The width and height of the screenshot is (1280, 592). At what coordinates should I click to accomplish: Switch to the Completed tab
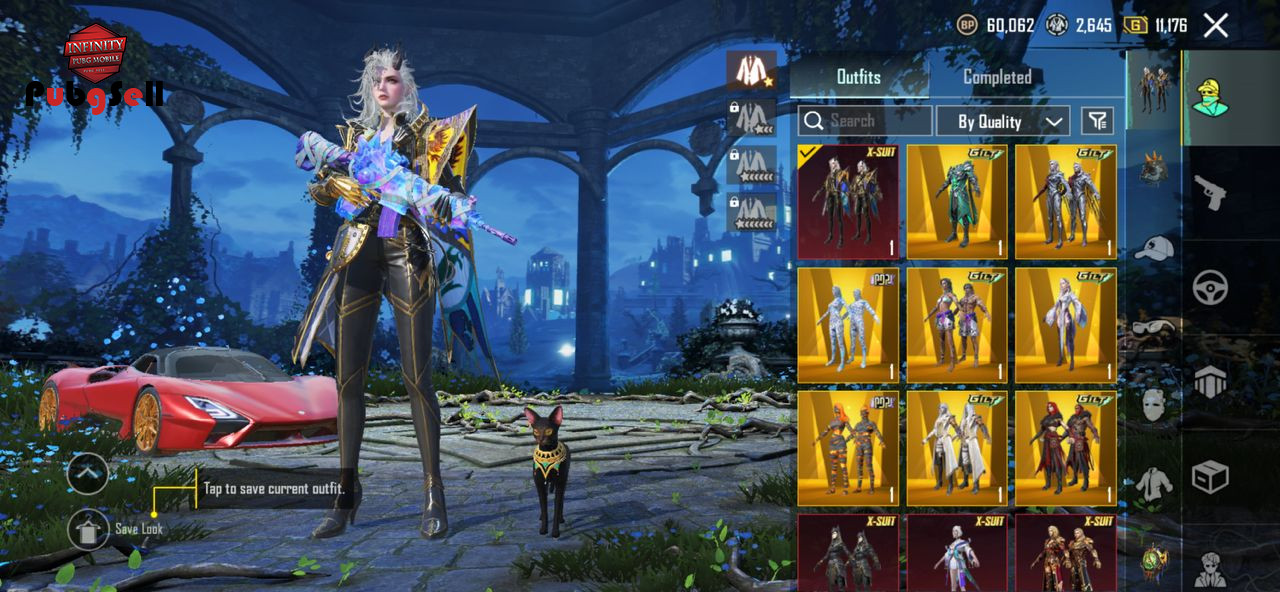[997, 77]
